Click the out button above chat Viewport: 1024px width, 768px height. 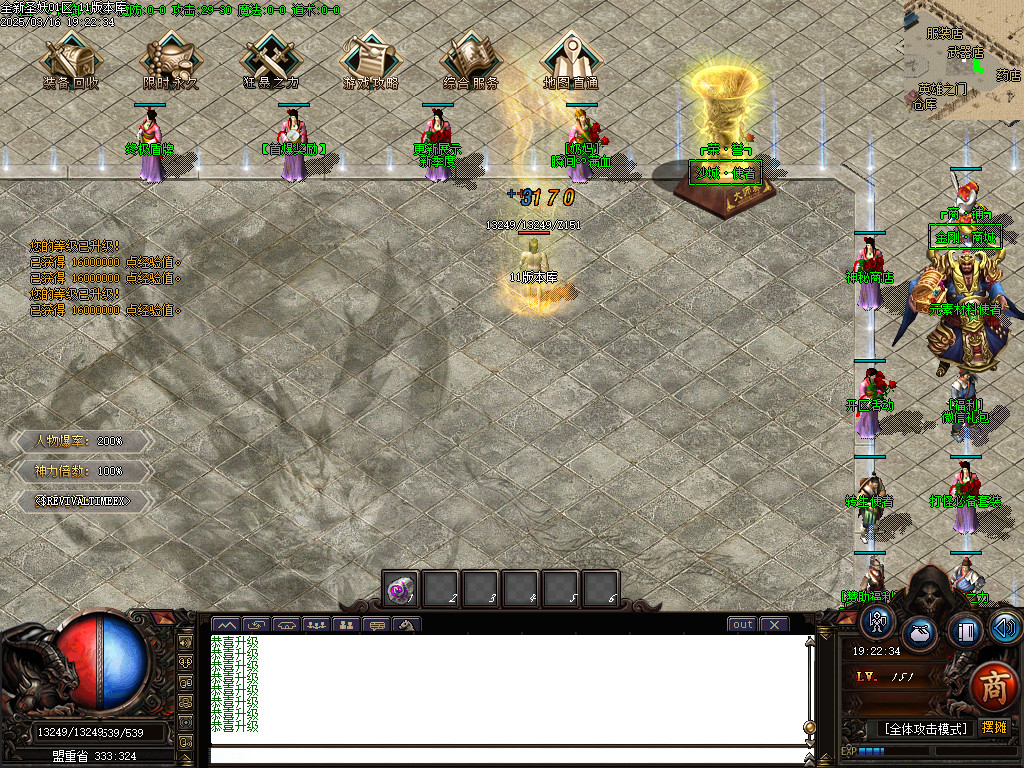click(x=742, y=625)
